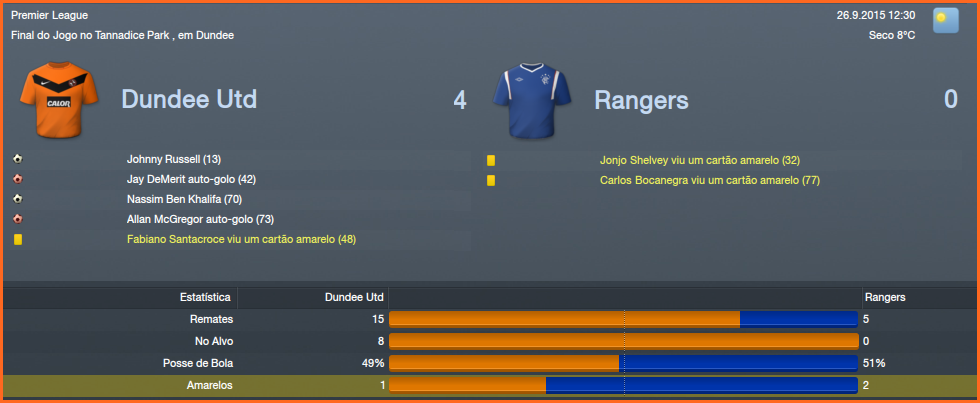
Task: Open Fabiano Santacroce's yellow card event
Action: click(x=241, y=239)
